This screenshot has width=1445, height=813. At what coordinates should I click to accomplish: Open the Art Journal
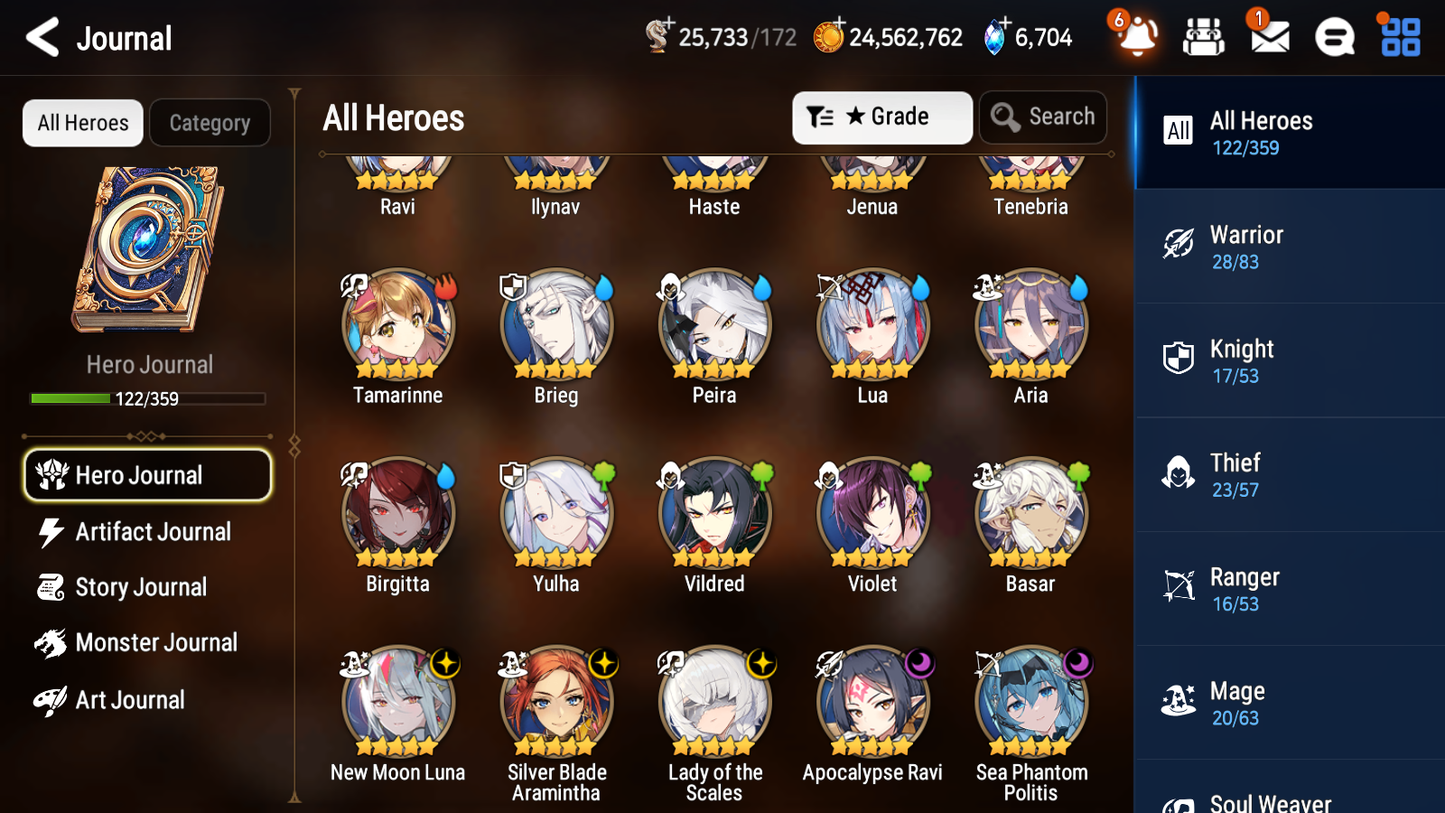[x=129, y=700]
